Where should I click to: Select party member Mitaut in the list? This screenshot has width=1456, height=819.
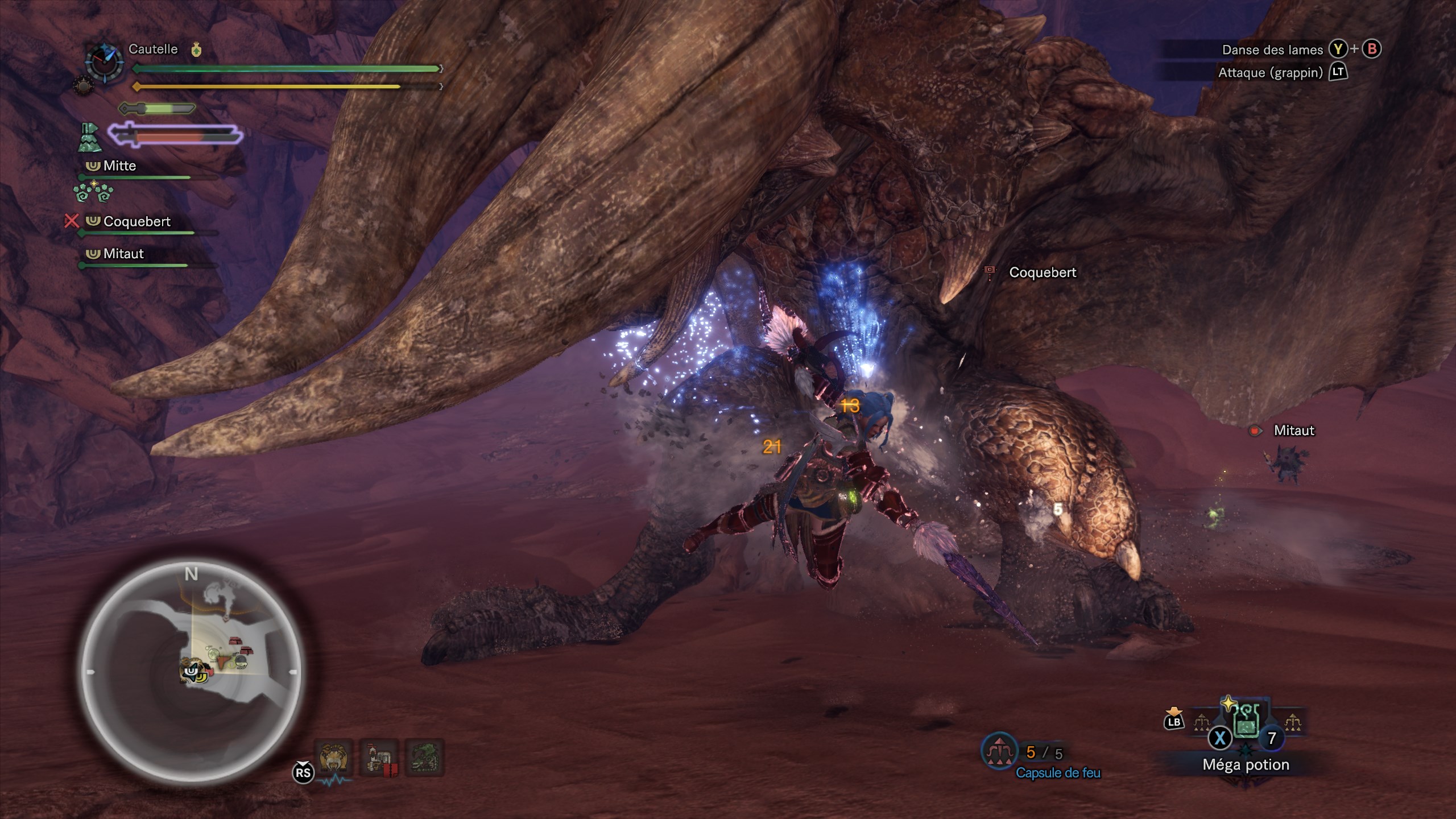[x=123, y=254]
